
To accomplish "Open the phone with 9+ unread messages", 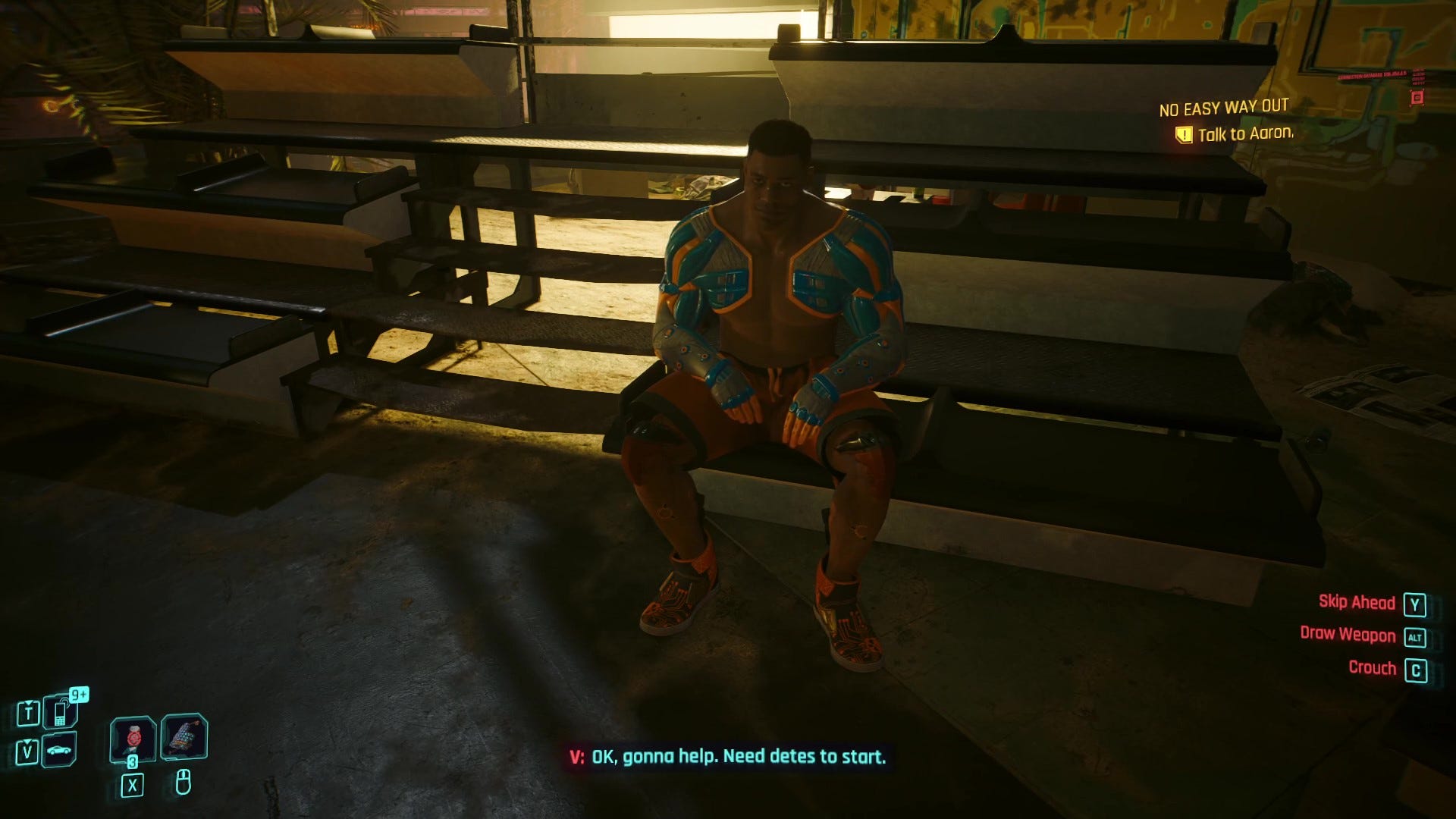I will pos(59,711).
